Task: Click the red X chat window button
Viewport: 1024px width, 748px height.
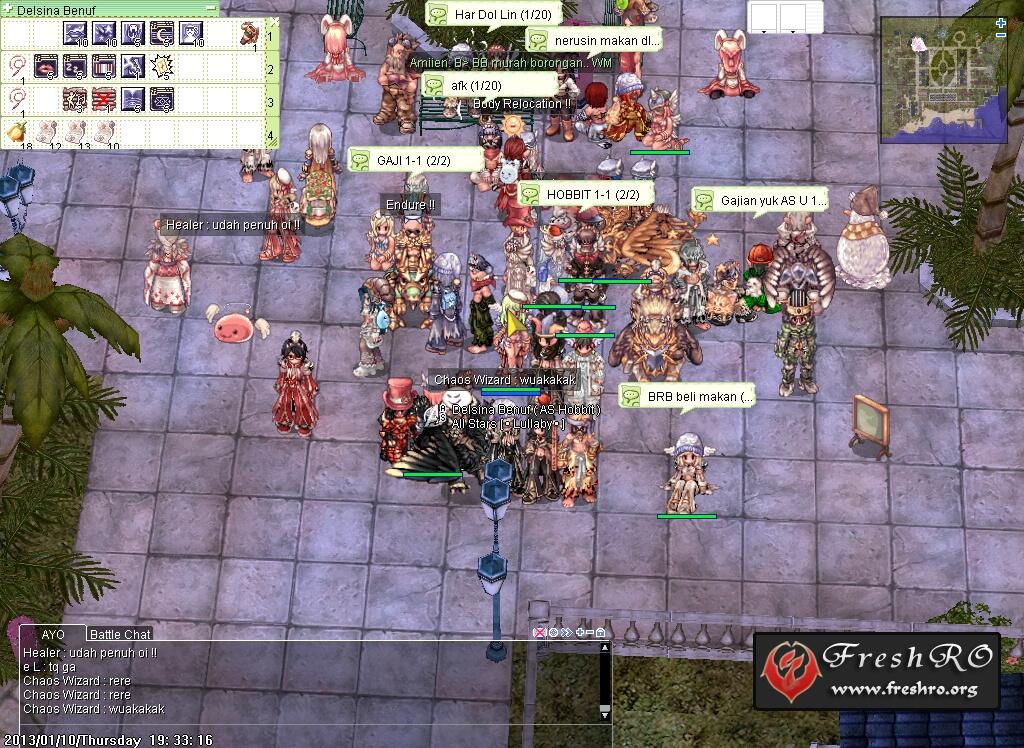Action: click(x=540, y=633)
